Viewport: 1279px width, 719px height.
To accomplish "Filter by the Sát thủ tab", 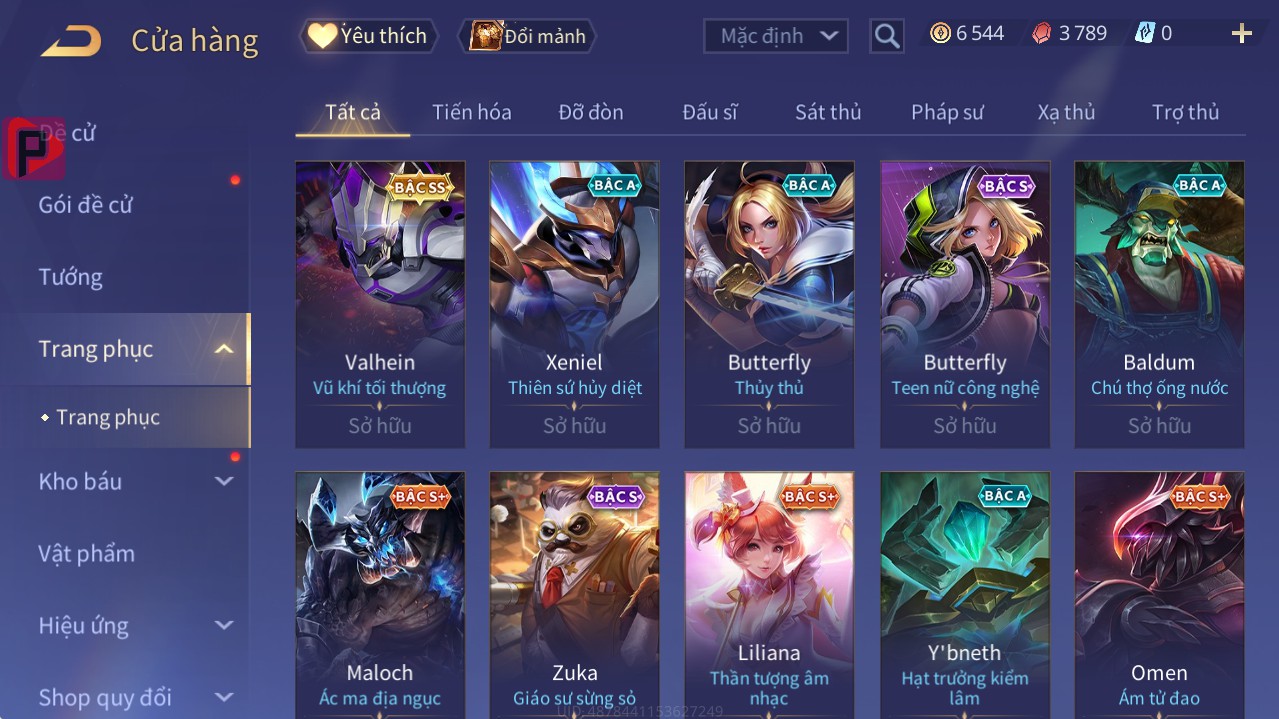I will coord(827,112).
